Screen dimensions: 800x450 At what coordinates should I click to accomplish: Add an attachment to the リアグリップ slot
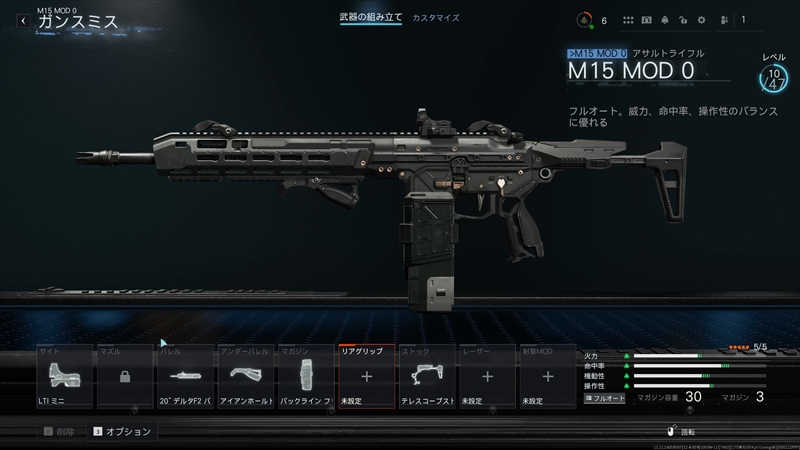tap(367, 378)
